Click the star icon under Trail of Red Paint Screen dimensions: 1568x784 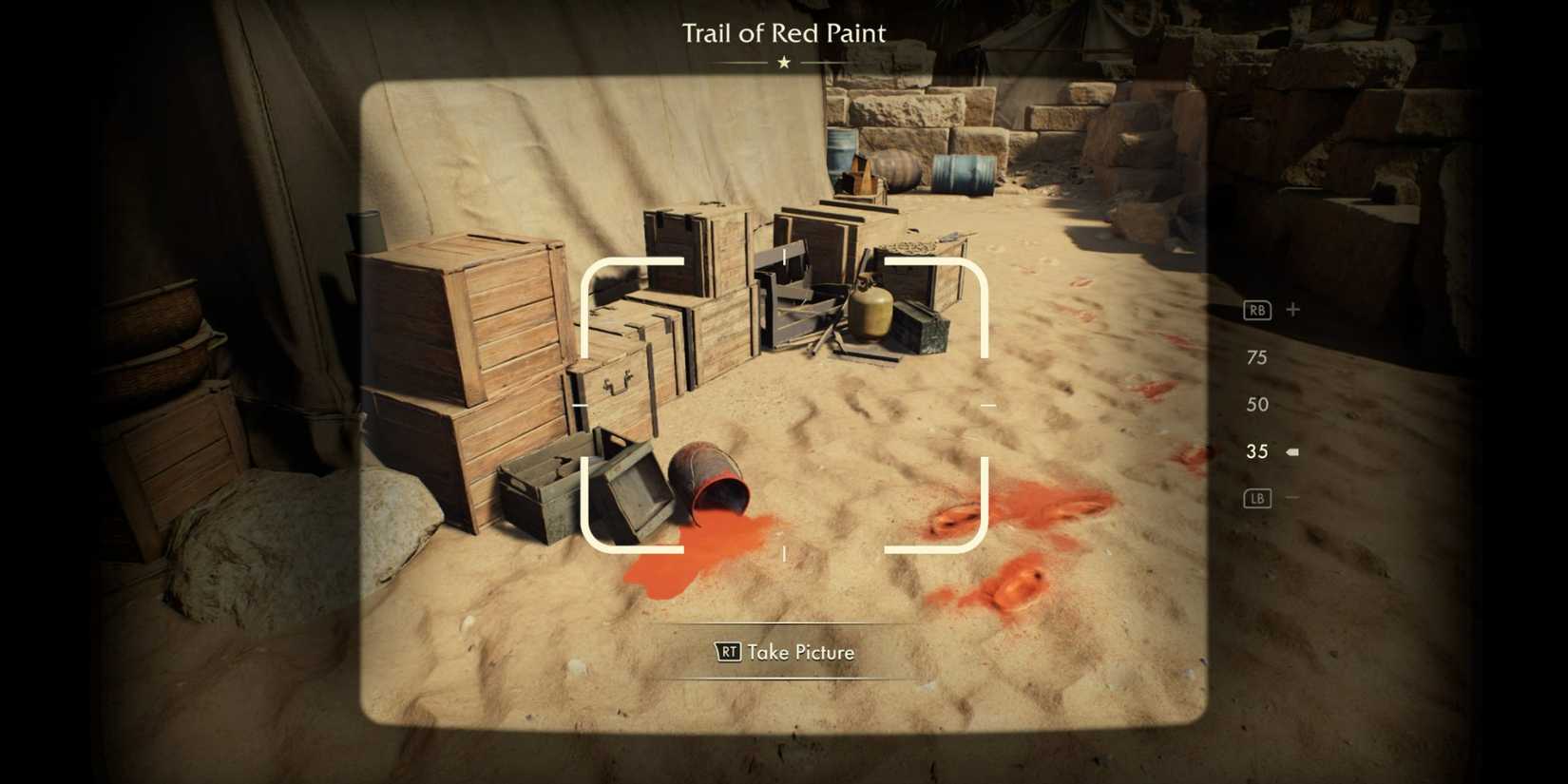point(783,63)
